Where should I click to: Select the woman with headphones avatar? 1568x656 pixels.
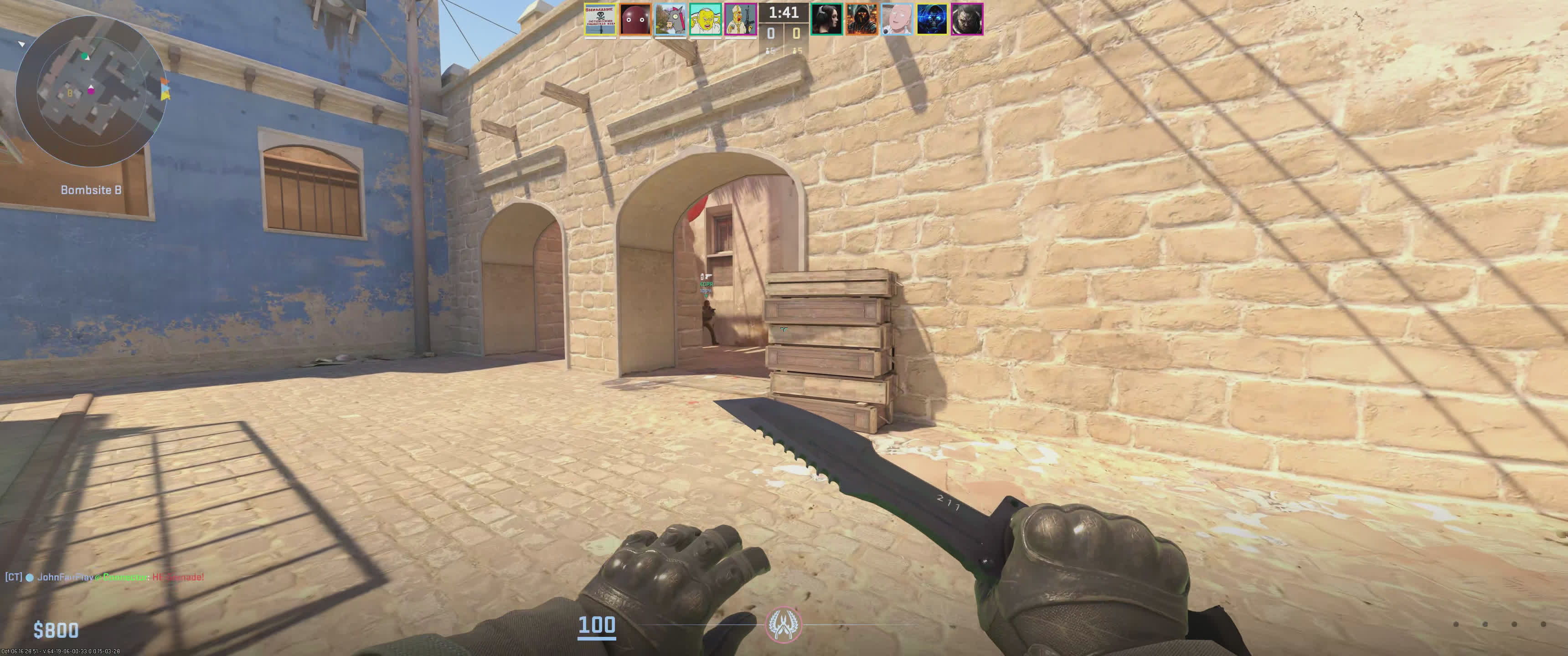click(826, 20)
